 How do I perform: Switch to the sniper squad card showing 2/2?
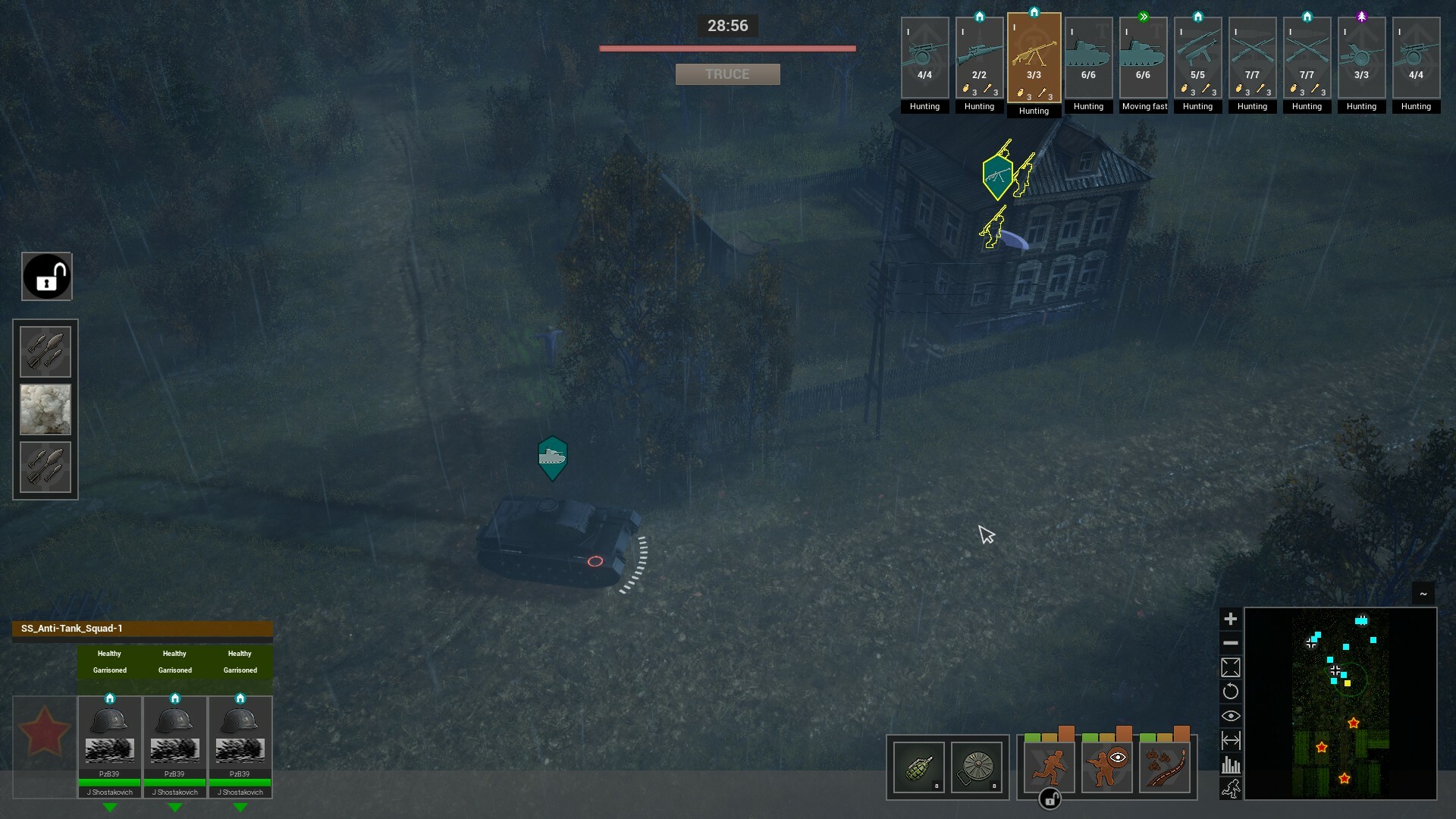point(979,57)
